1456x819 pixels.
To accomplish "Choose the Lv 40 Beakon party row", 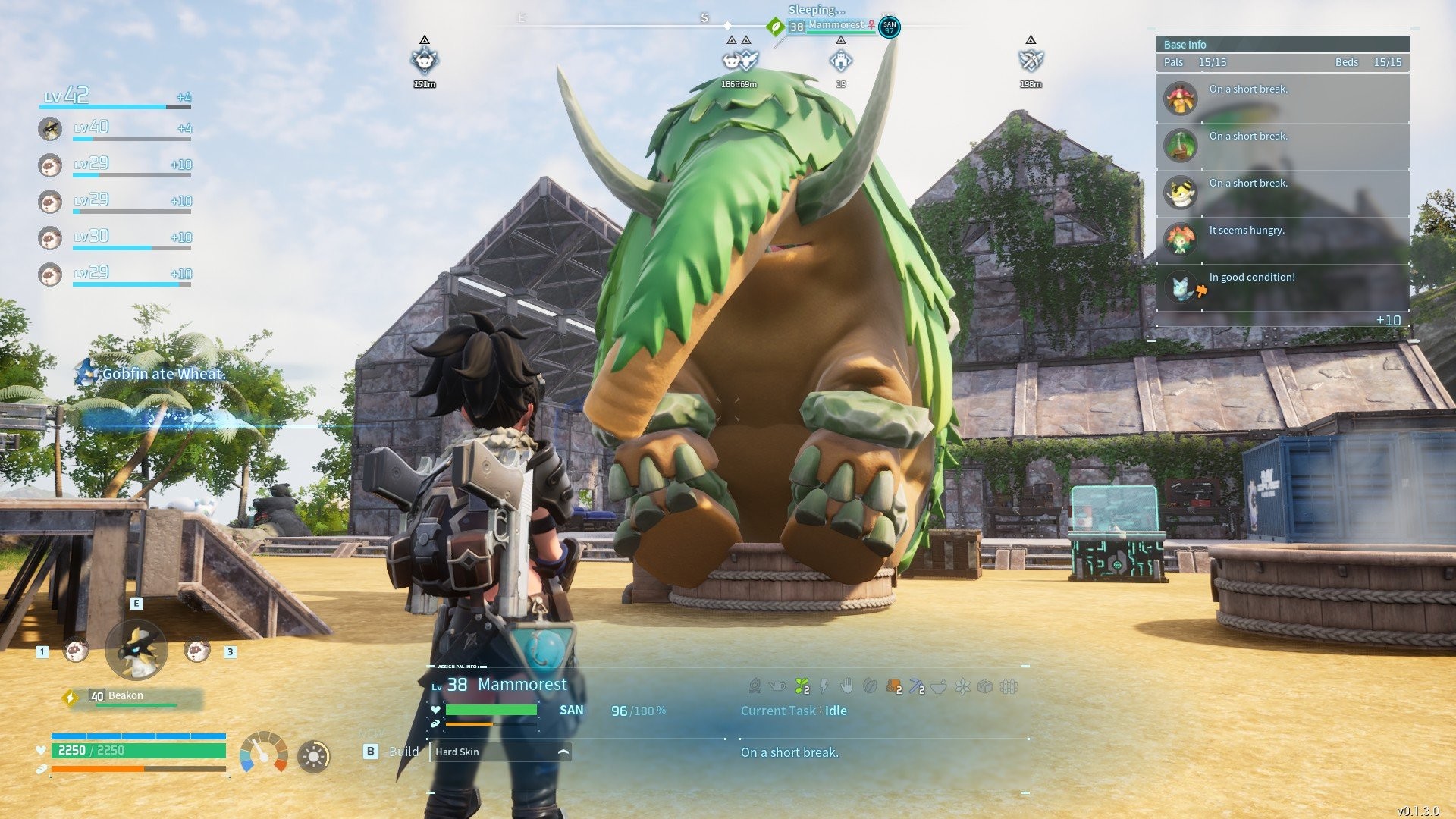I will tap(115, 128).
